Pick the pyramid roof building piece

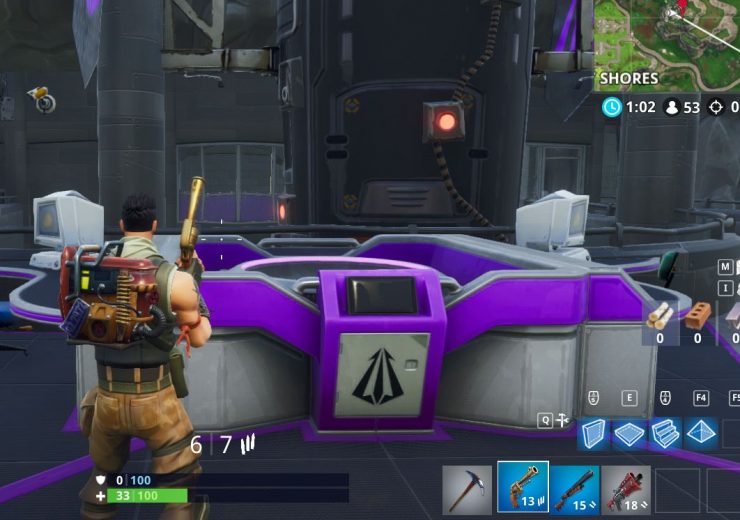(701, 433)
